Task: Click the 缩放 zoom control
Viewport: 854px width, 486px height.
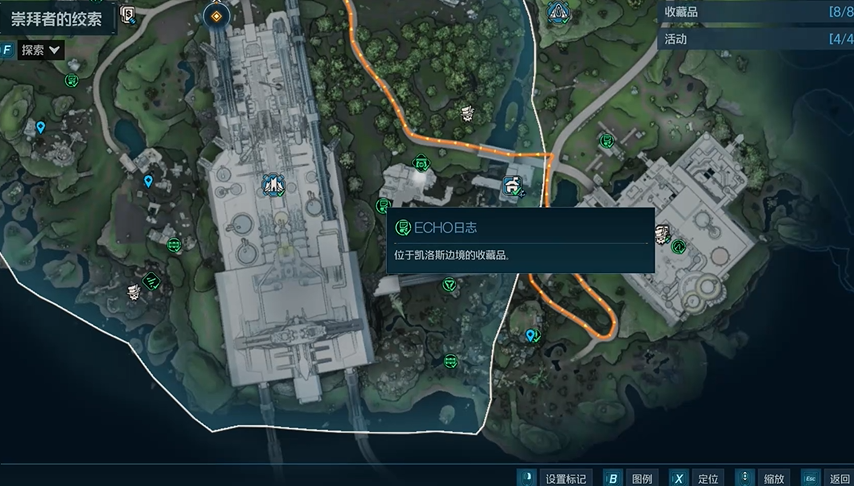Action: 762,478
